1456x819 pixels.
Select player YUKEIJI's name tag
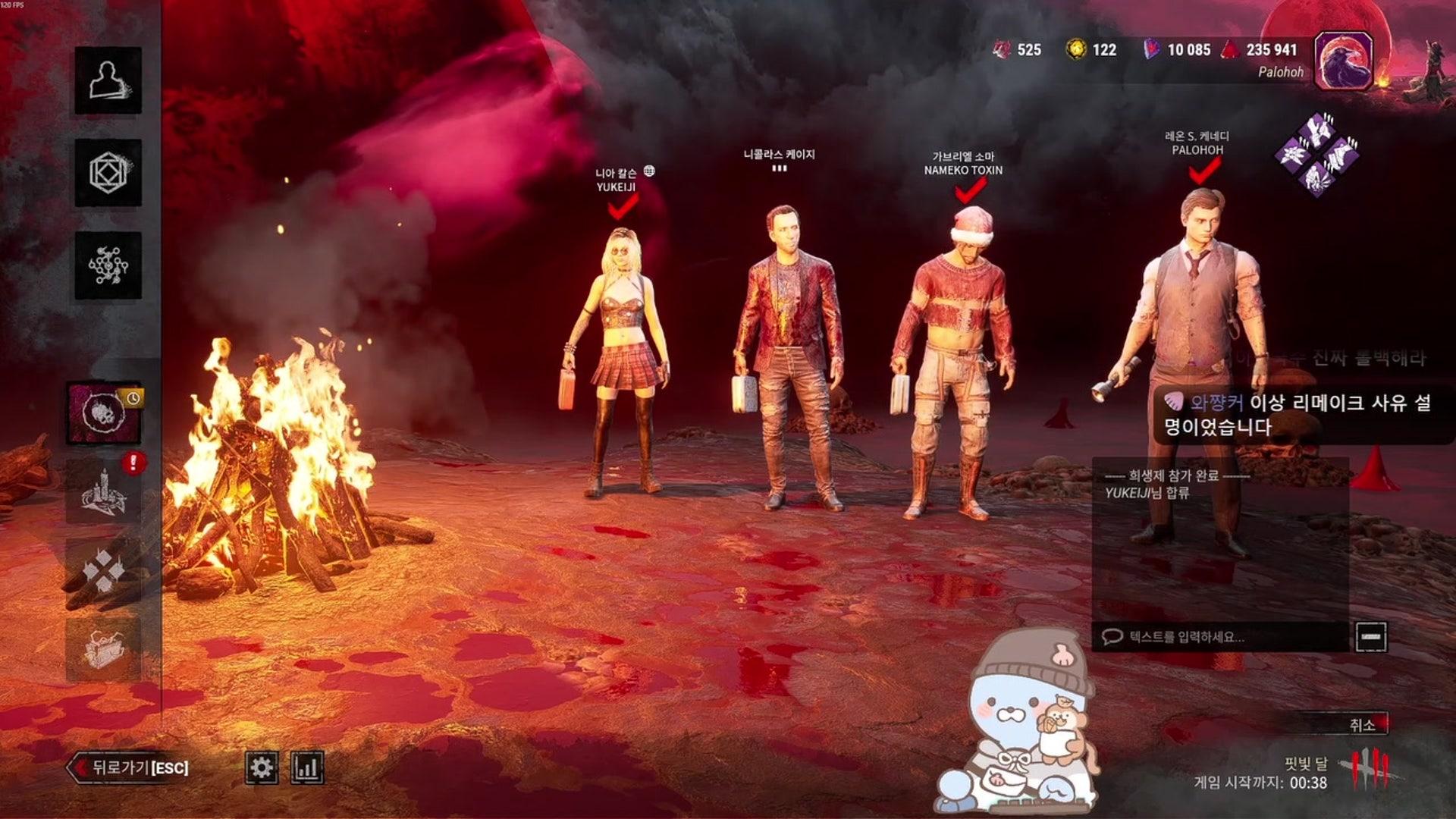[x=616, y=187]
